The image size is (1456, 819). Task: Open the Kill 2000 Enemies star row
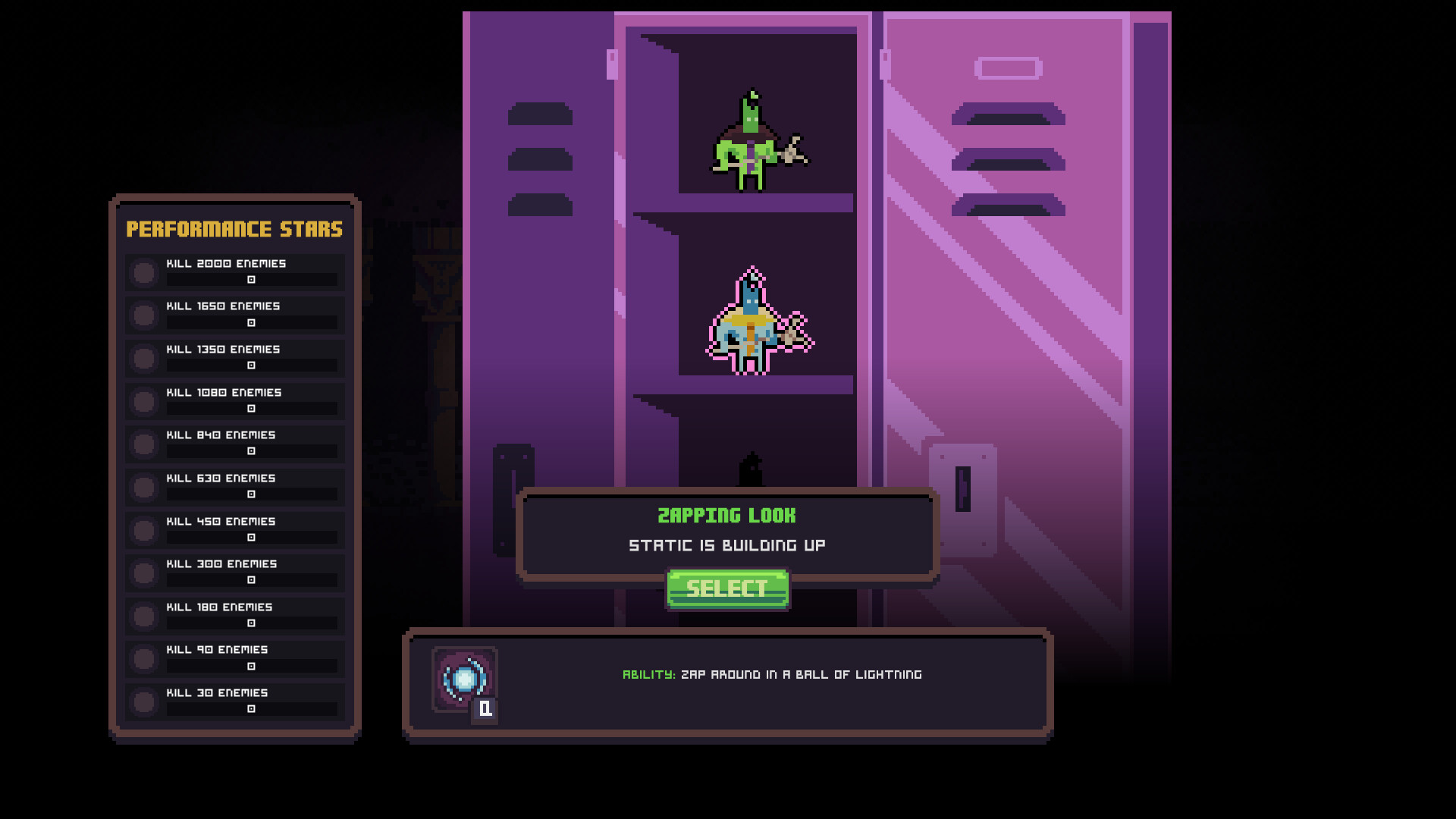pos(235,272)
